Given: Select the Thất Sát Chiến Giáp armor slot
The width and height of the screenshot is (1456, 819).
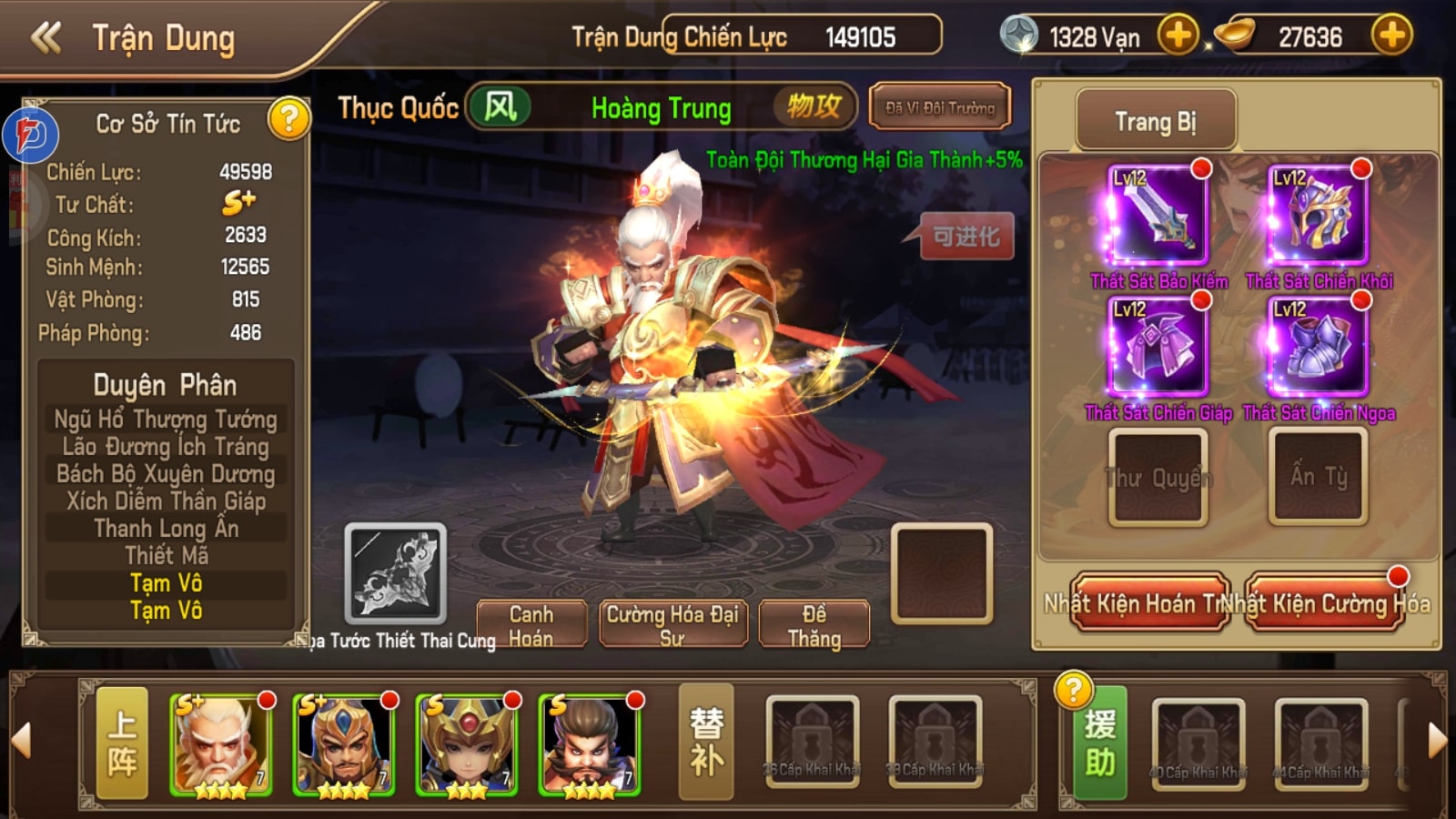Looking at the screenshot, I should (1157, 348).
